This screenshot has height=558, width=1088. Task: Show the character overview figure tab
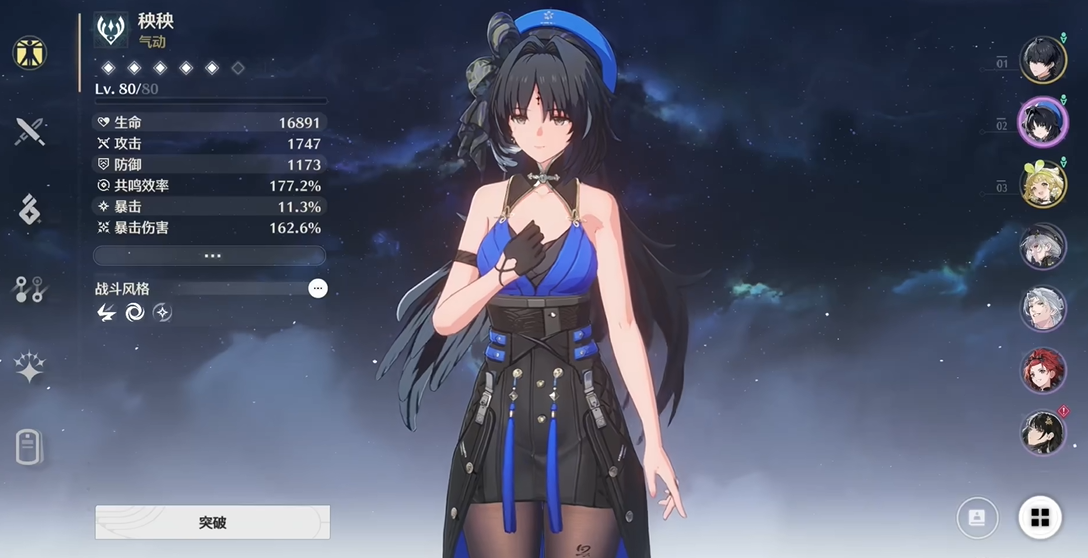click(x=30, y=52)
